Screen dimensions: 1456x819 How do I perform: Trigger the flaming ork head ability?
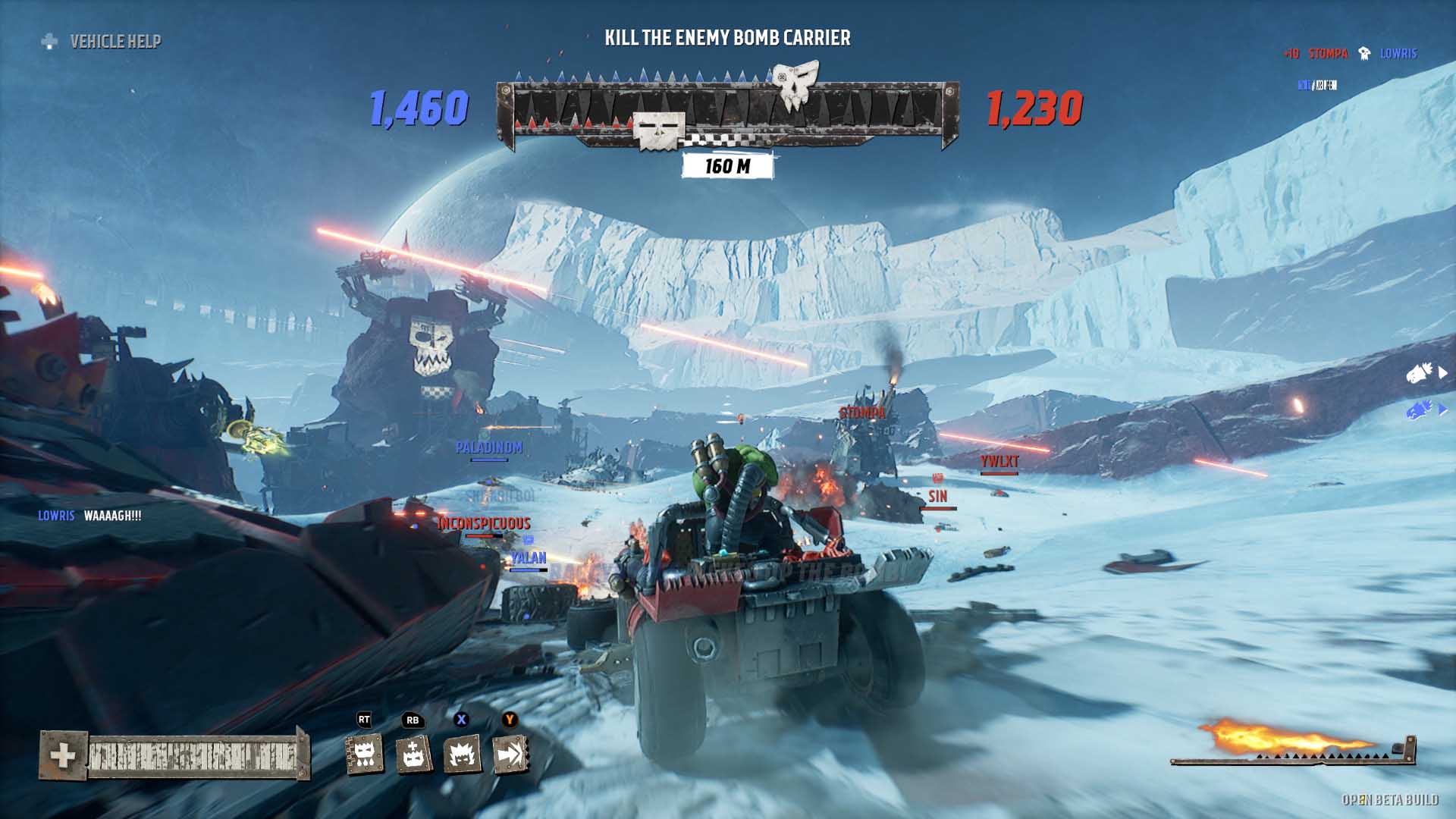pos(462,755)
